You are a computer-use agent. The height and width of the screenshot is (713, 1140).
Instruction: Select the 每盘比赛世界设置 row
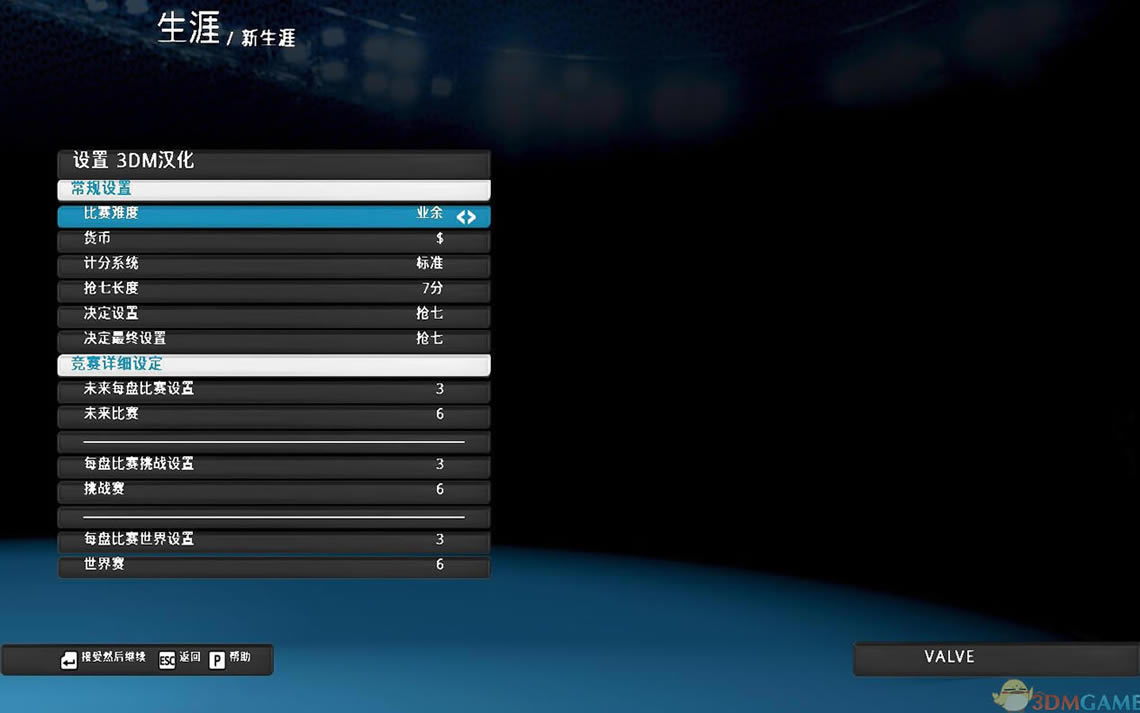click(273, 540)
